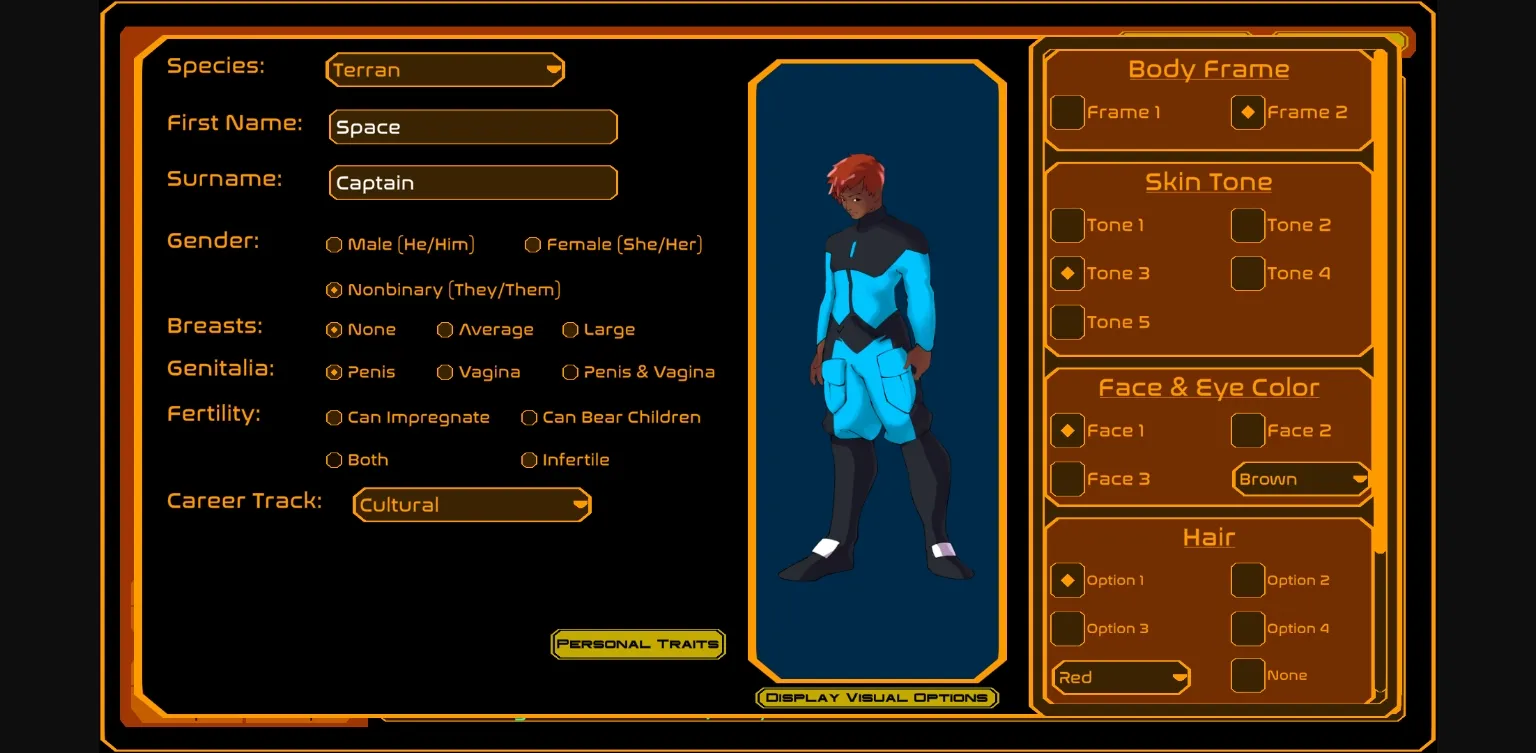Select Large for the Breasts option
The height and width of the screenshot is (753, 1536).
570,330
